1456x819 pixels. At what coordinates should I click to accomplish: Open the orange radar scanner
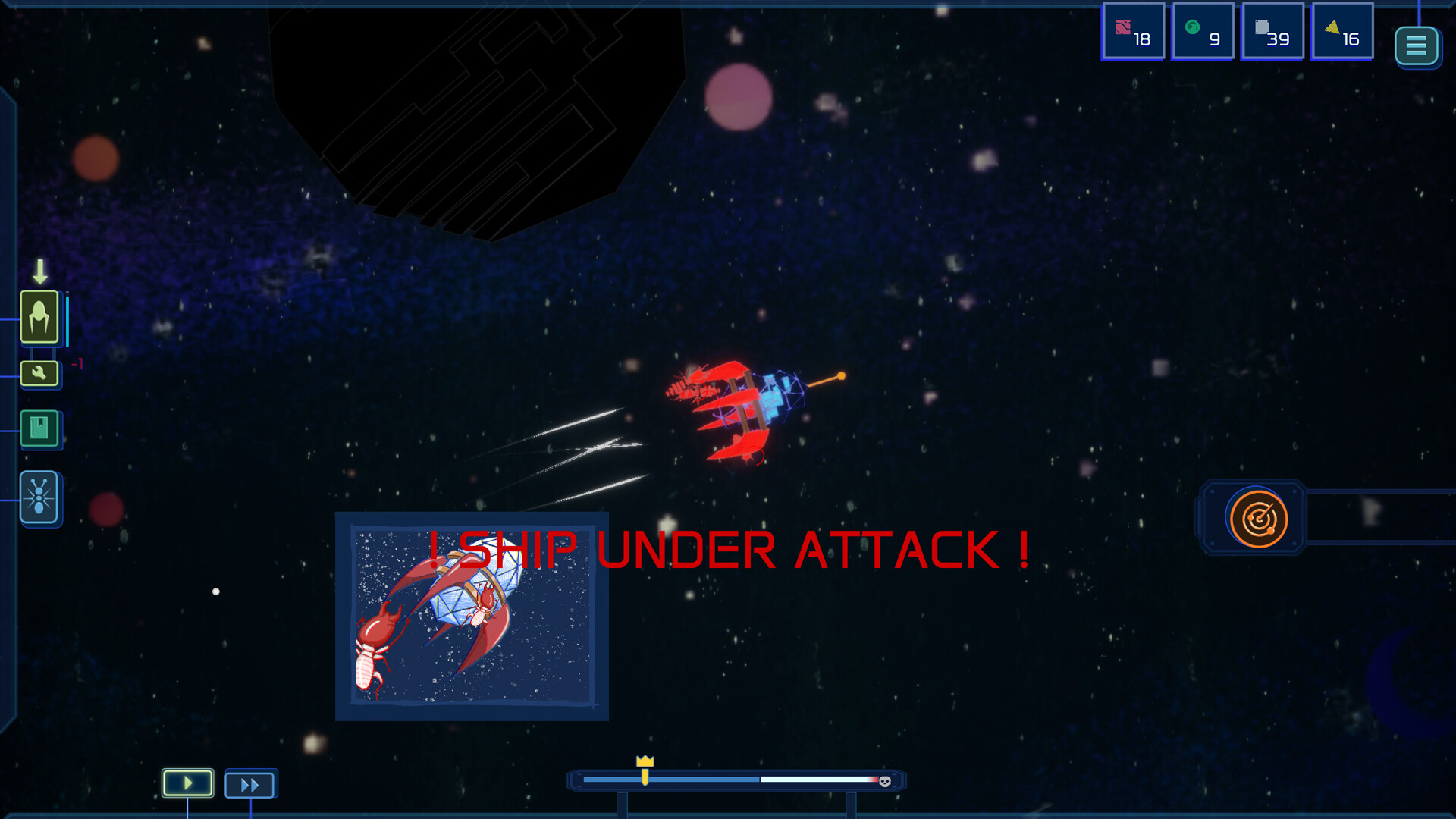[x=1258, y=519]
